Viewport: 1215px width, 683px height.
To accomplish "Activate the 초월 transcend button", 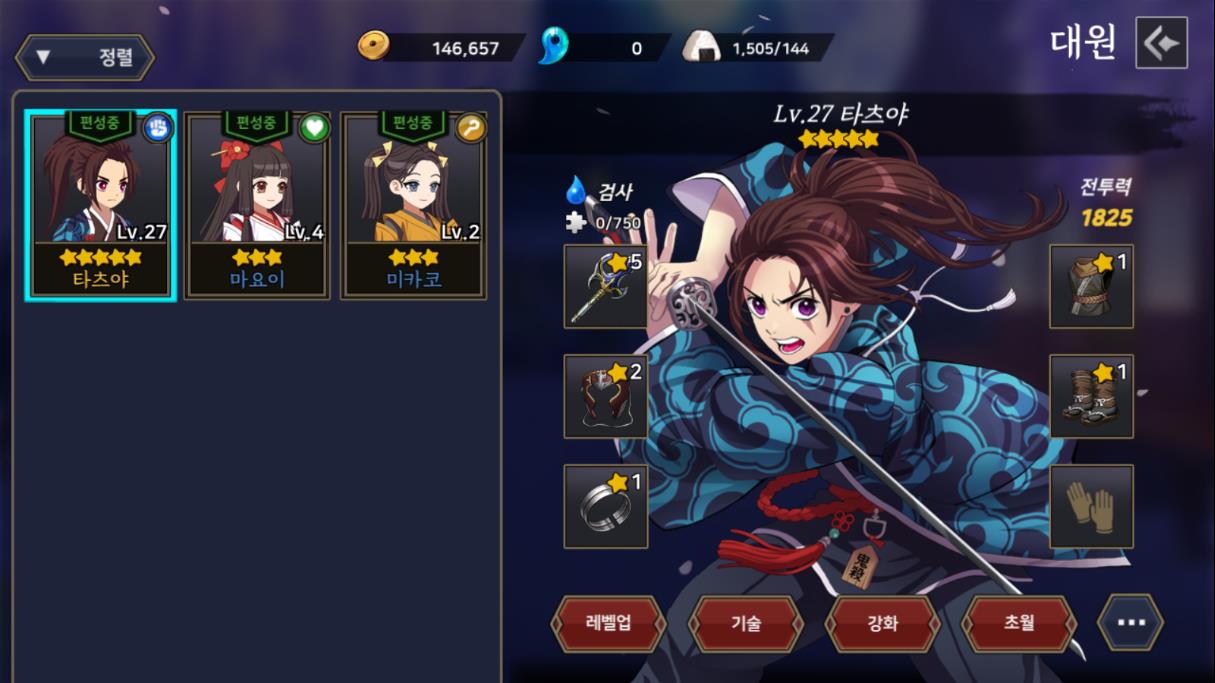I will (x=1018, y=623).
